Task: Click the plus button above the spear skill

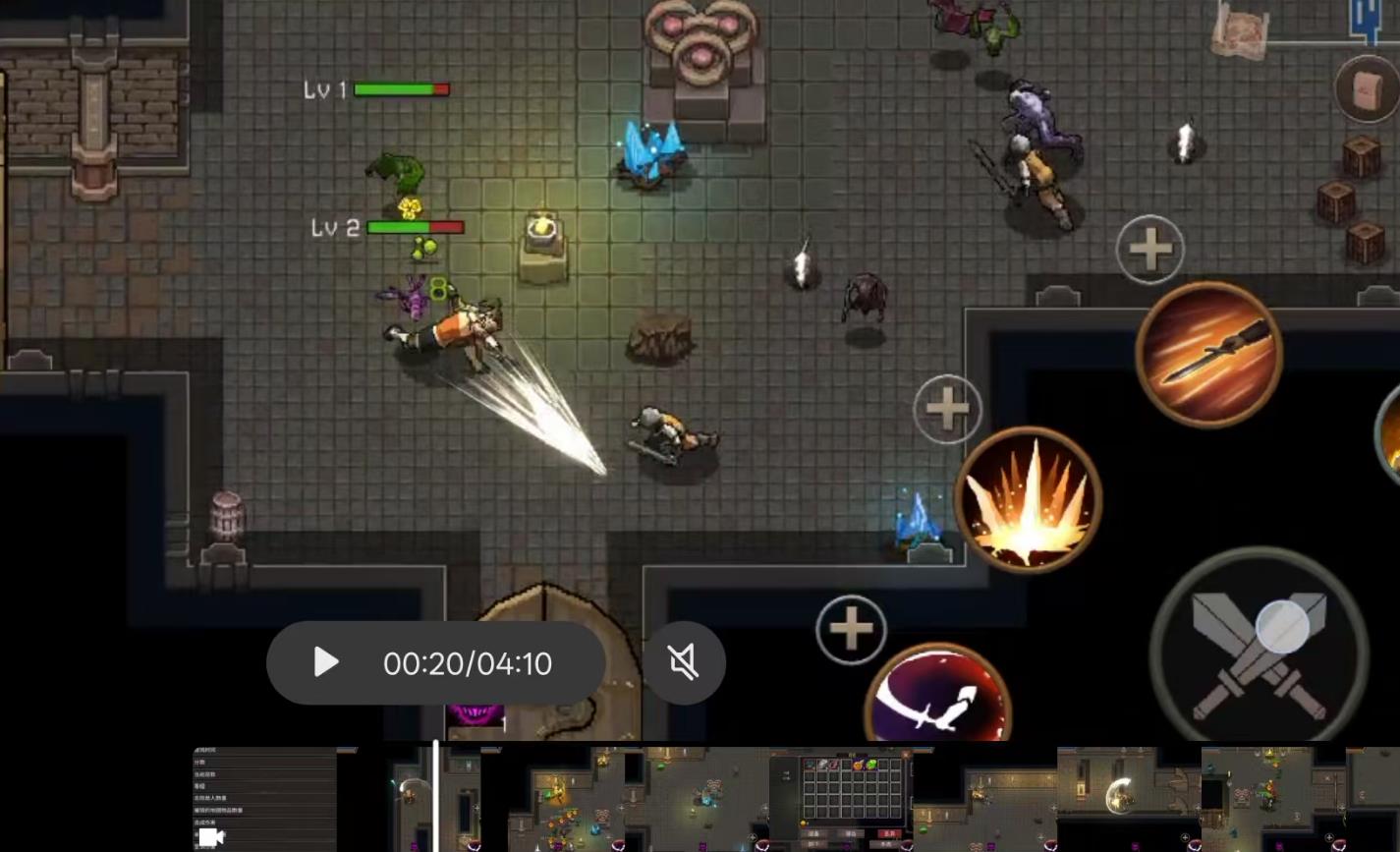Action: tap(1150, 250)
